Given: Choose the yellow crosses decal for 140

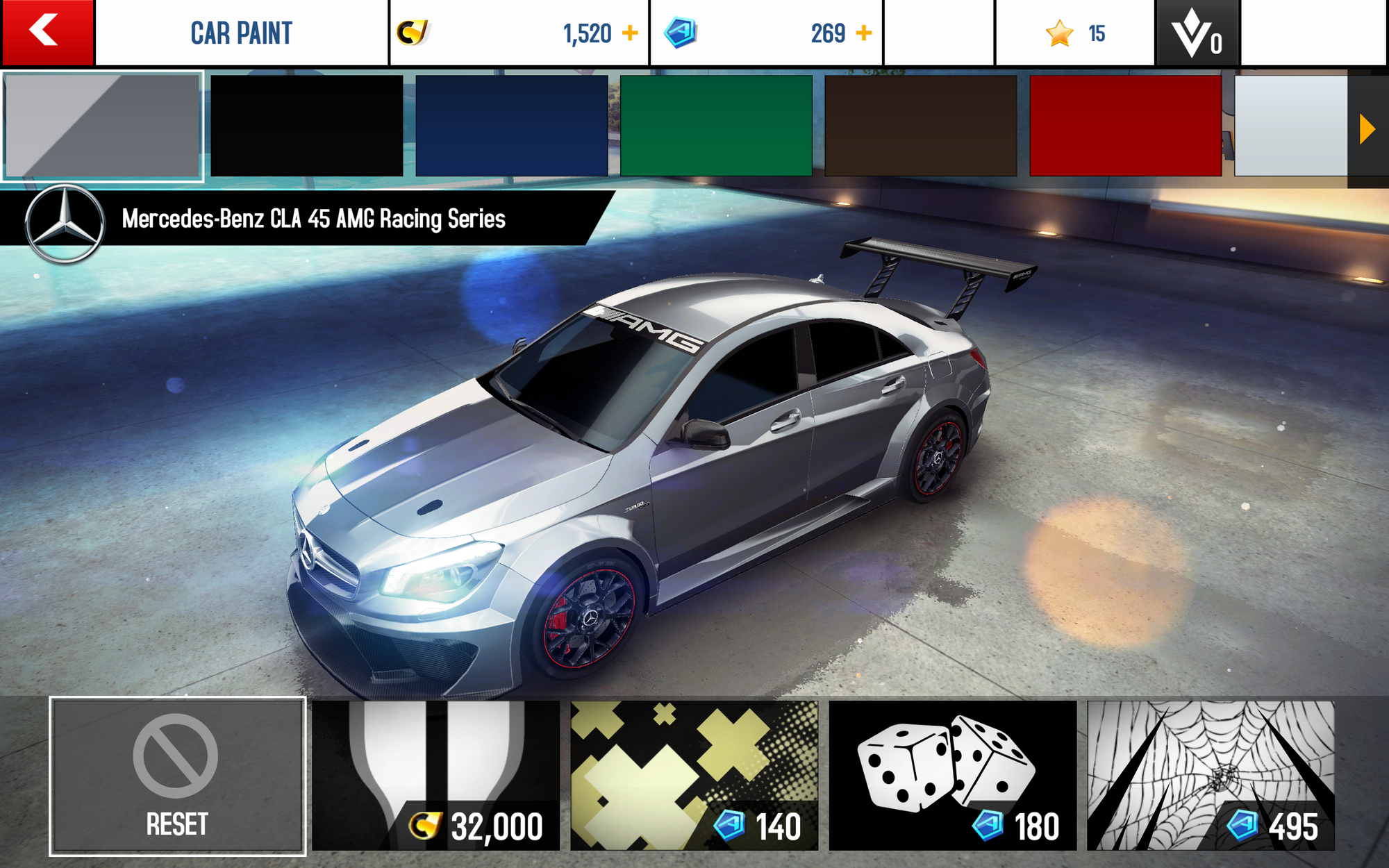Looking at the screenshot, I should (x=694, y=776).
